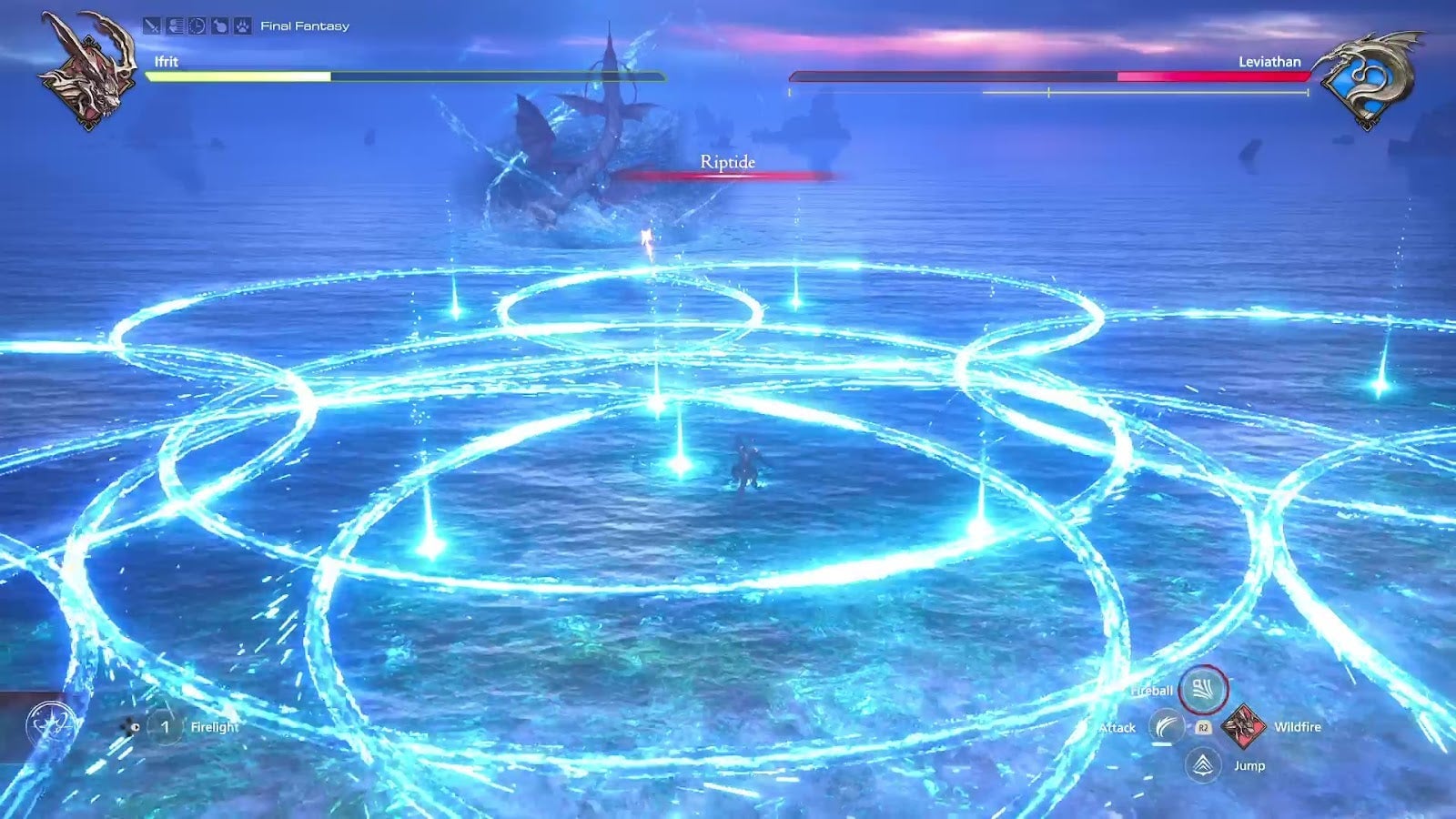Click the rabbit icon in the status strip
Viewport: 1456px width, 819px height.
point(220,25)
